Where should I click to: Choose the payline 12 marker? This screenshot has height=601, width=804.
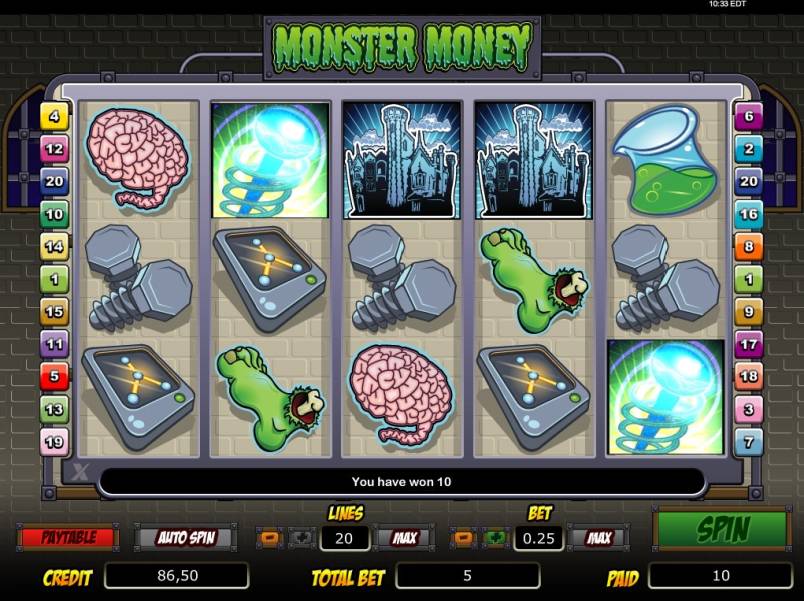[x=53, y=149]
